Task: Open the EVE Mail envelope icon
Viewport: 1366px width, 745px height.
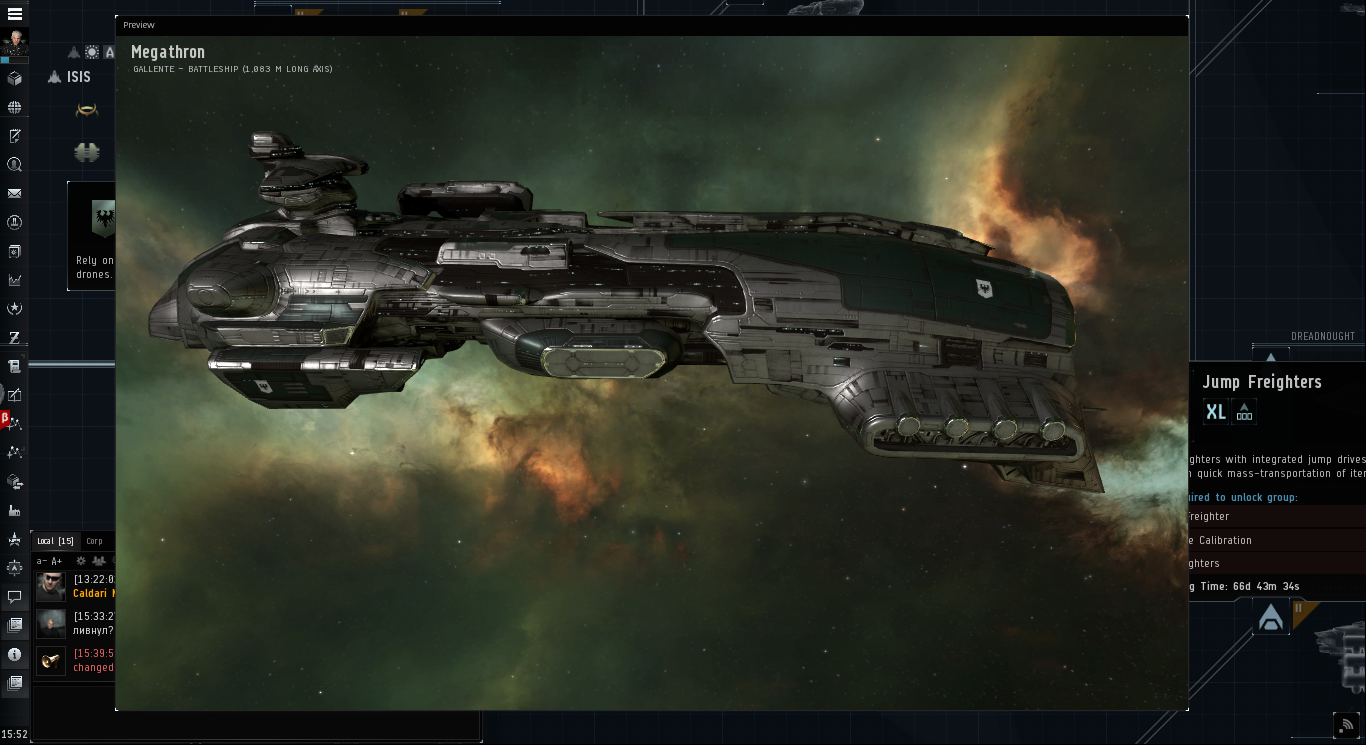Action: 15,193
